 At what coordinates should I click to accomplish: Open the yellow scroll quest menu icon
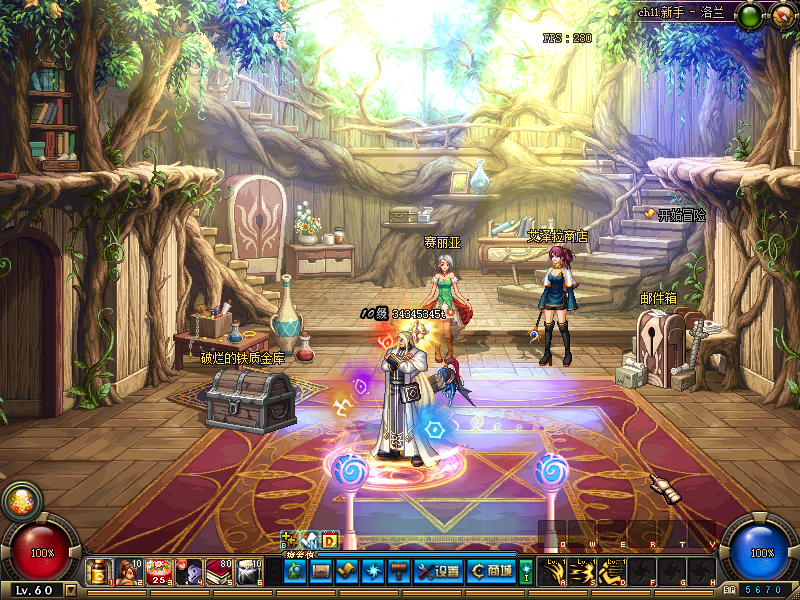click(346, 571)
